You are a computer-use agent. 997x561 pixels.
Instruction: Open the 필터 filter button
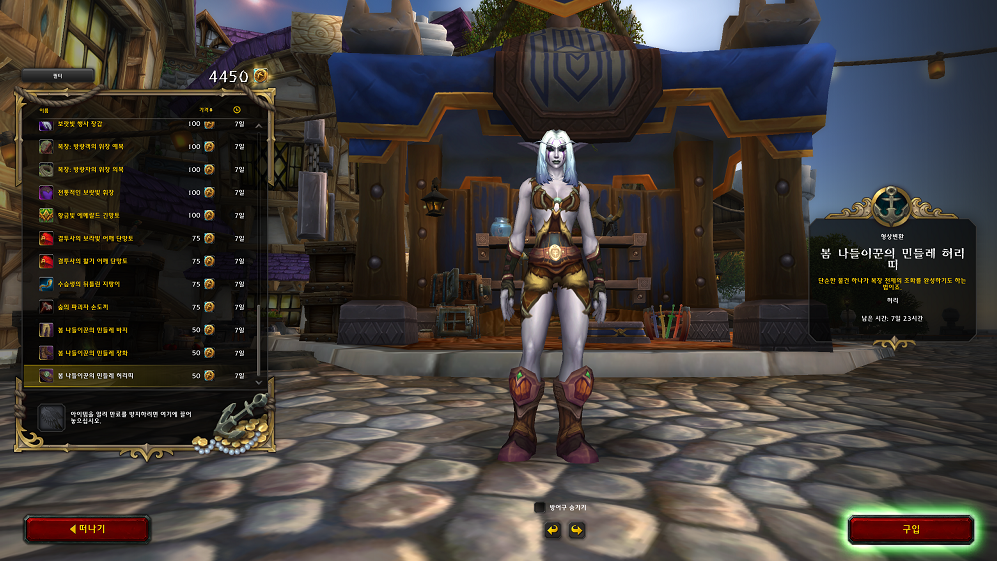coord(58,75)
